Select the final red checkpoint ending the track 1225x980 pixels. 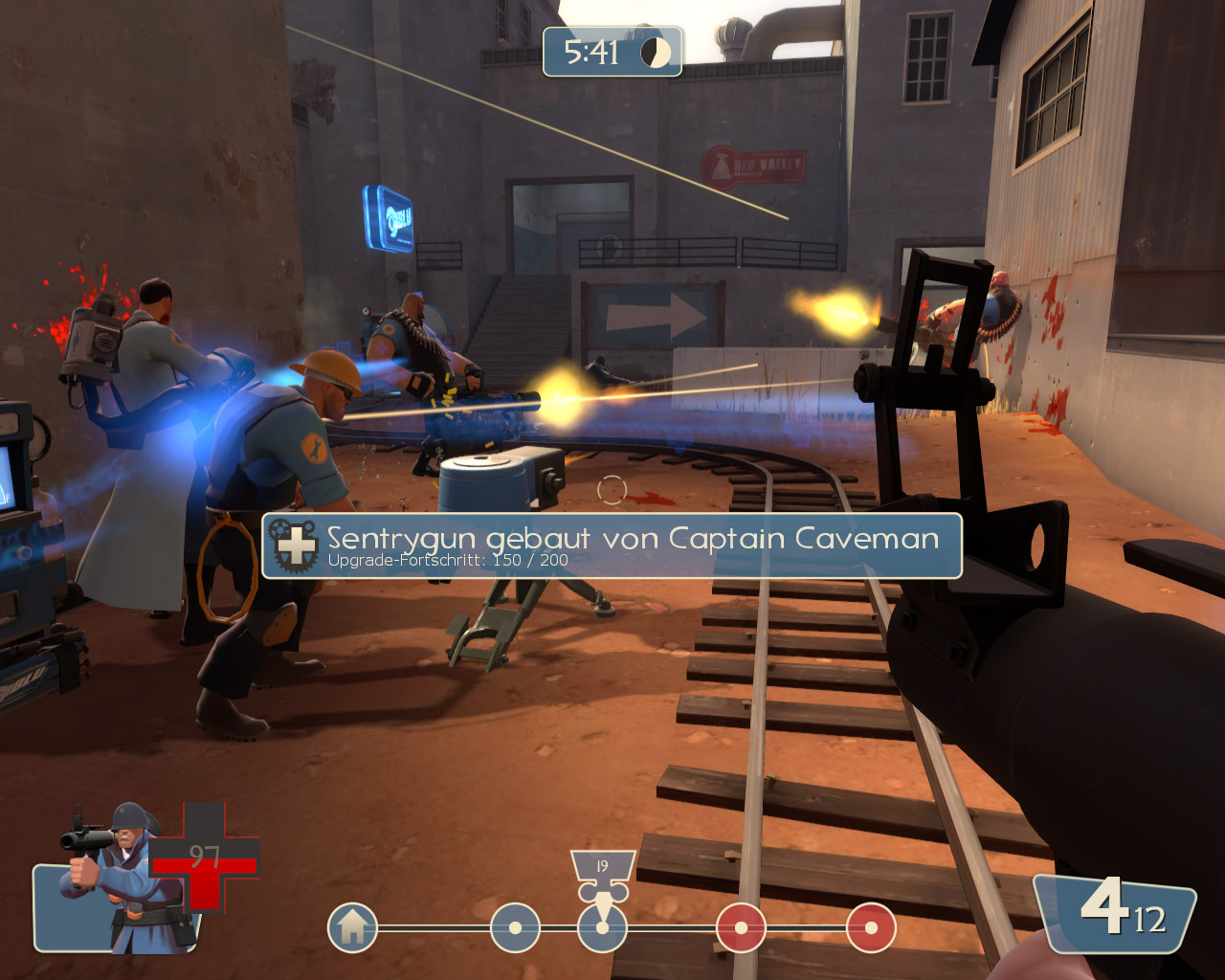coord(871,927)
